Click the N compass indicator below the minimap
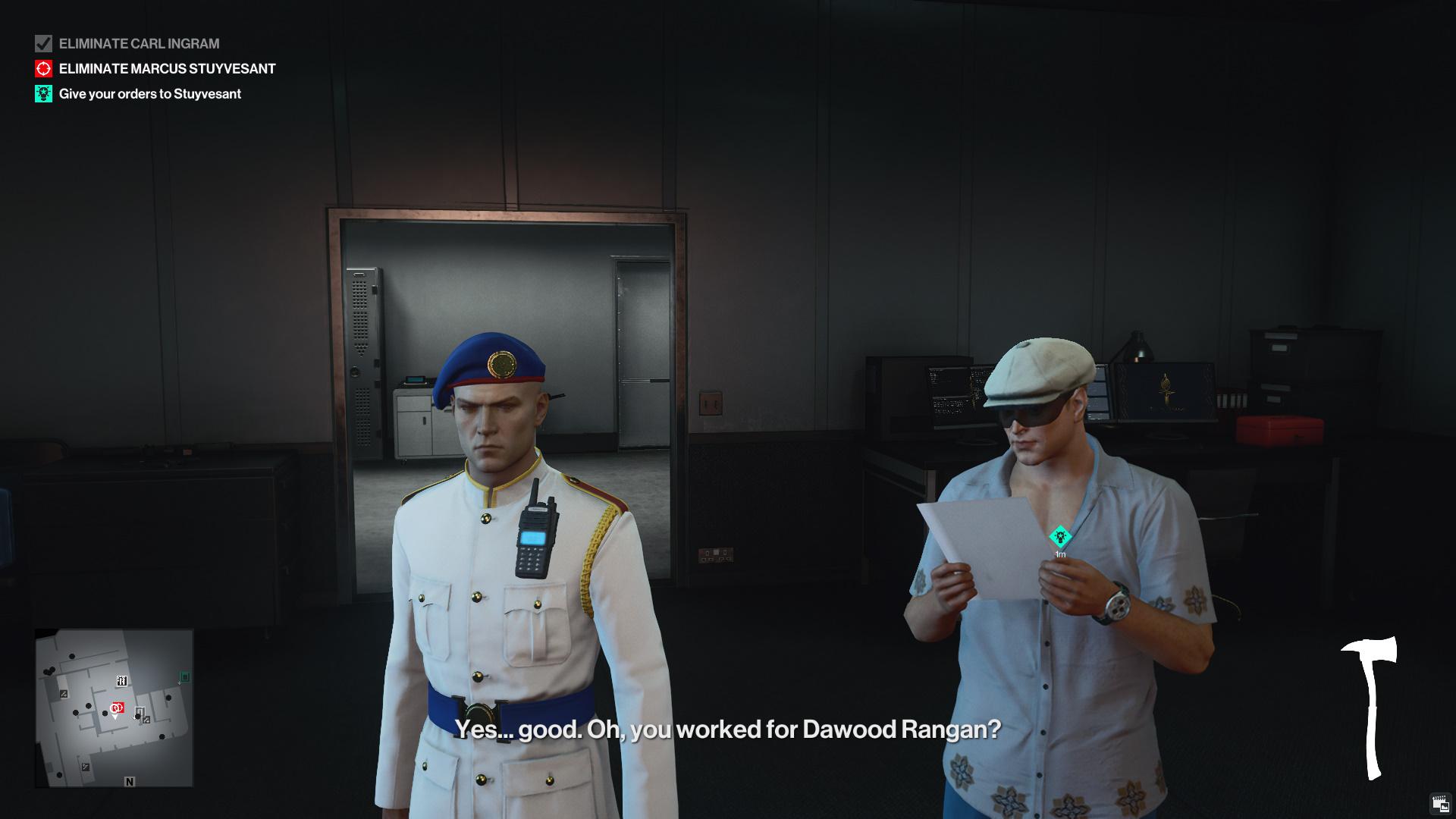 (x=130, y=783)
